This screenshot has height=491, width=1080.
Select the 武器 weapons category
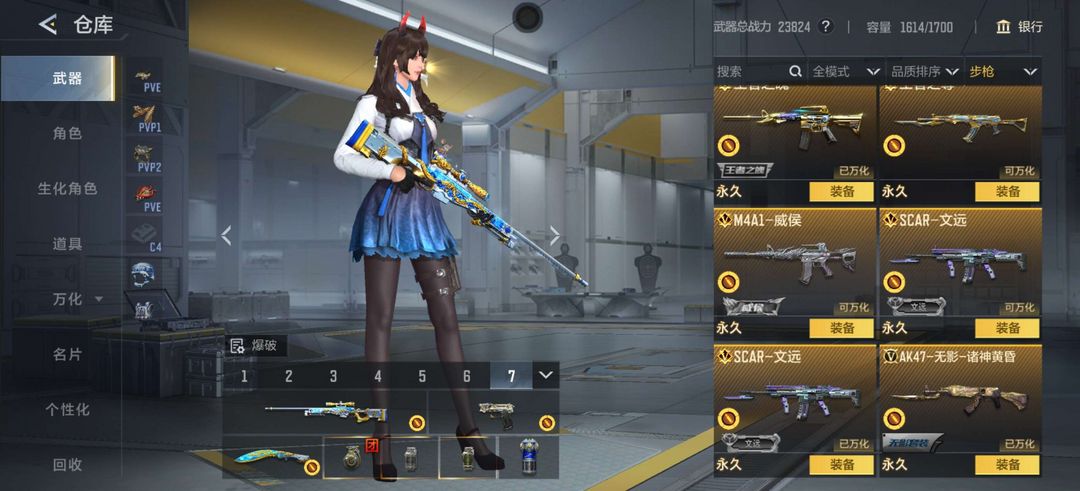tap(66, 78)
